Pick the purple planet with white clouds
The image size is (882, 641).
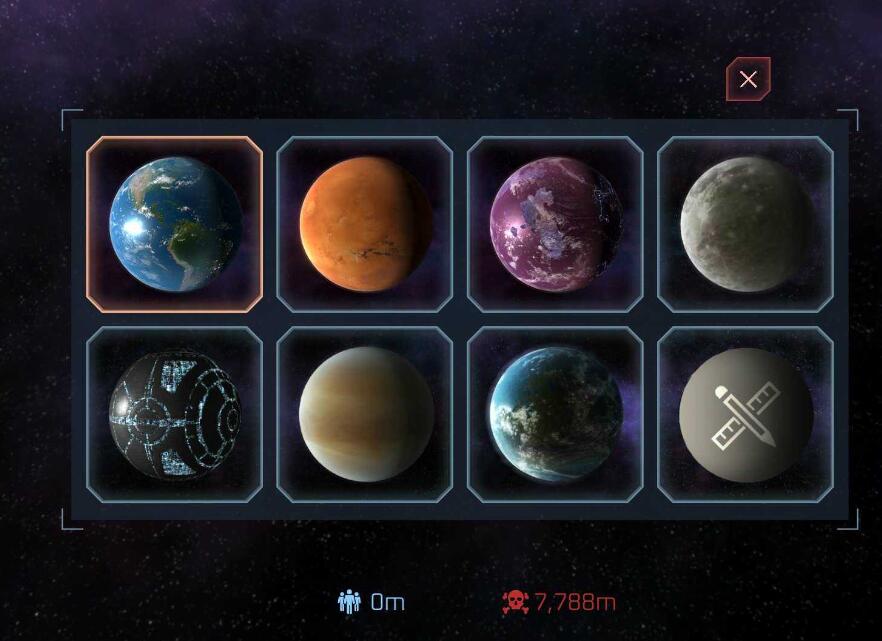coord(555,224)
